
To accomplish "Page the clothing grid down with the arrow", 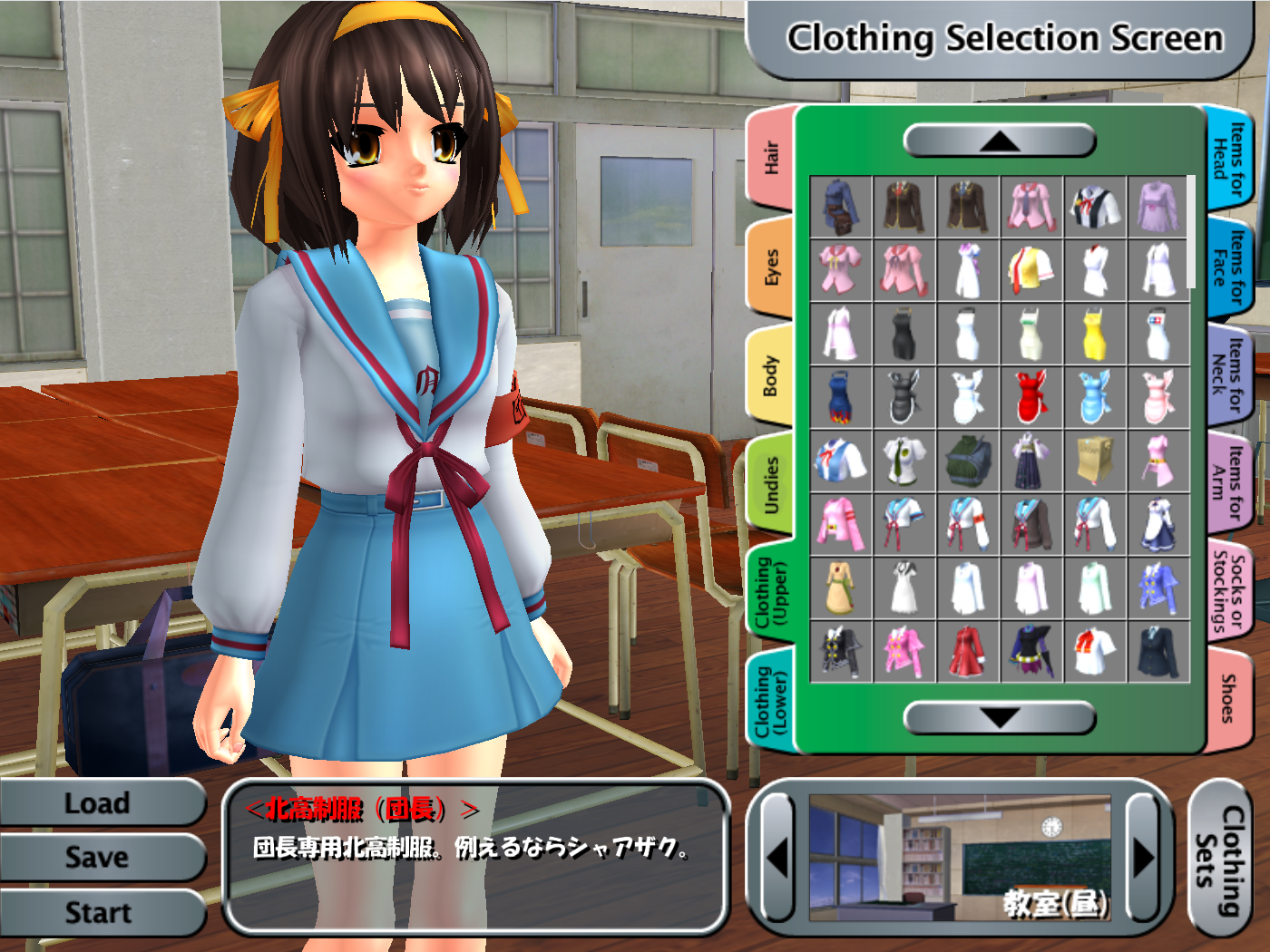I will (x=1000, y=718).
